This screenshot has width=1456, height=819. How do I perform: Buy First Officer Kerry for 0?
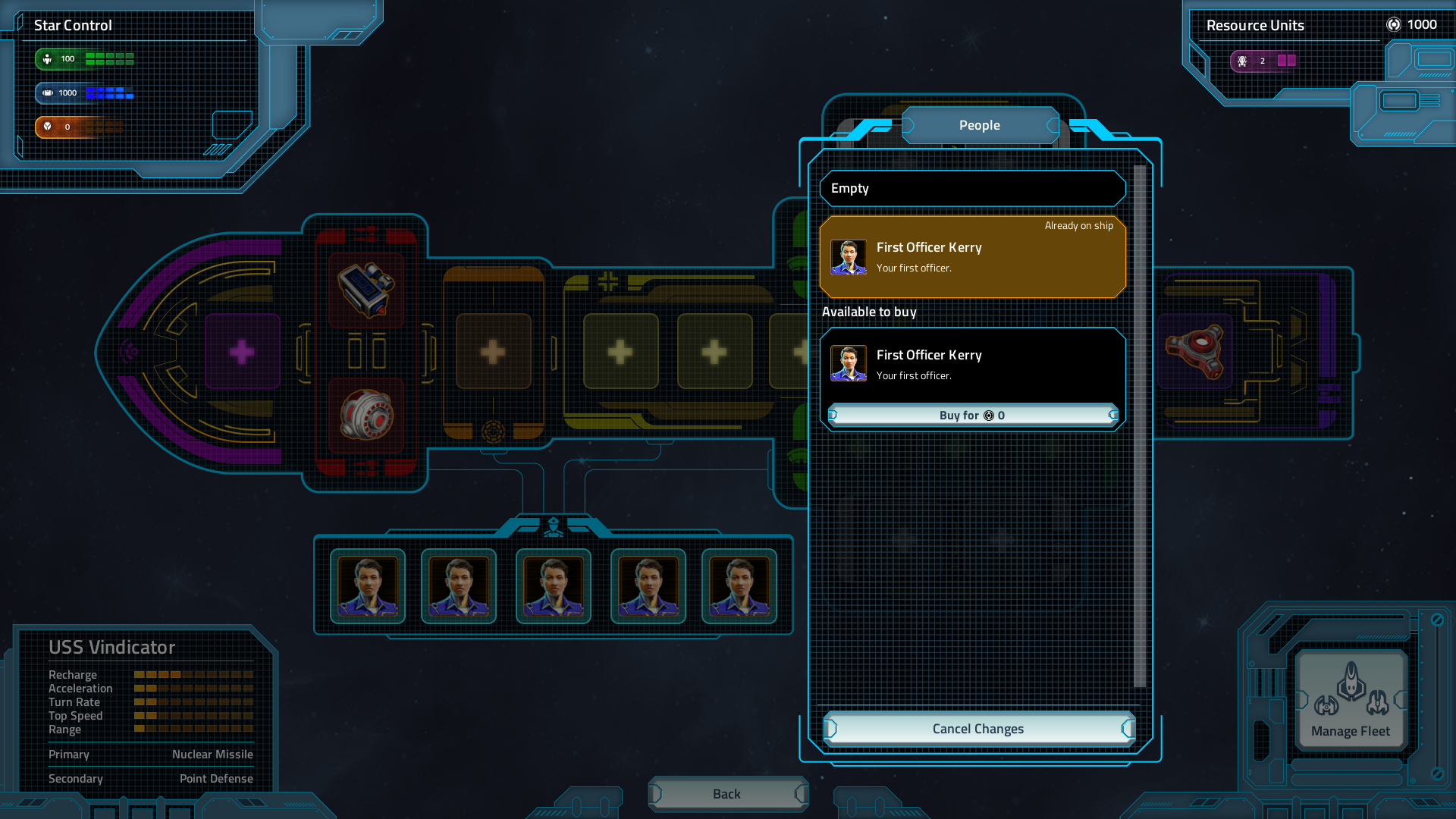tap(973, 416)
